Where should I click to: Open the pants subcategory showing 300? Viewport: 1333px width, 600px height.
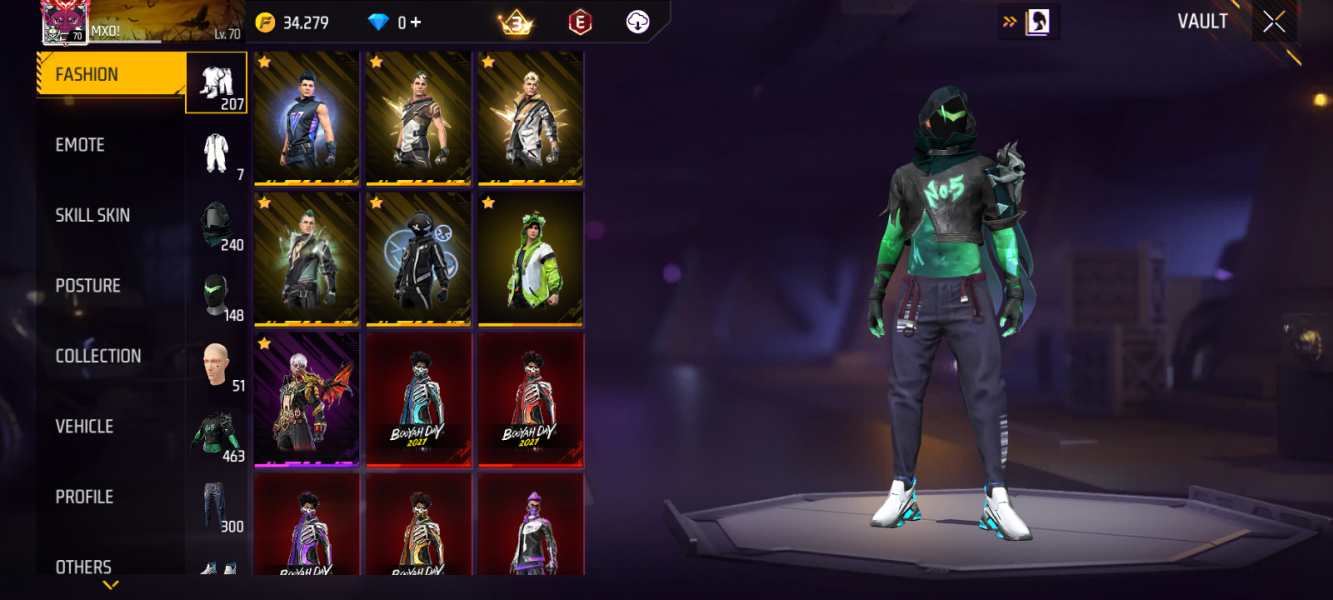tap(217, 507)
